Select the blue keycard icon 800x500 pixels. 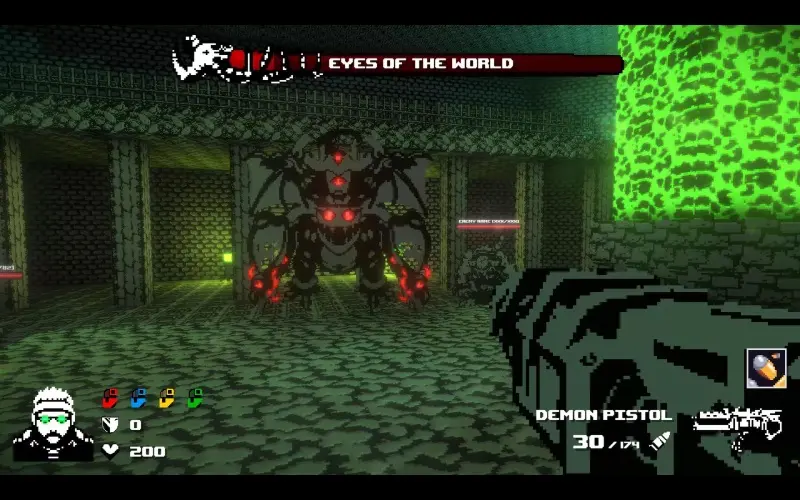(x=139, y=398)
